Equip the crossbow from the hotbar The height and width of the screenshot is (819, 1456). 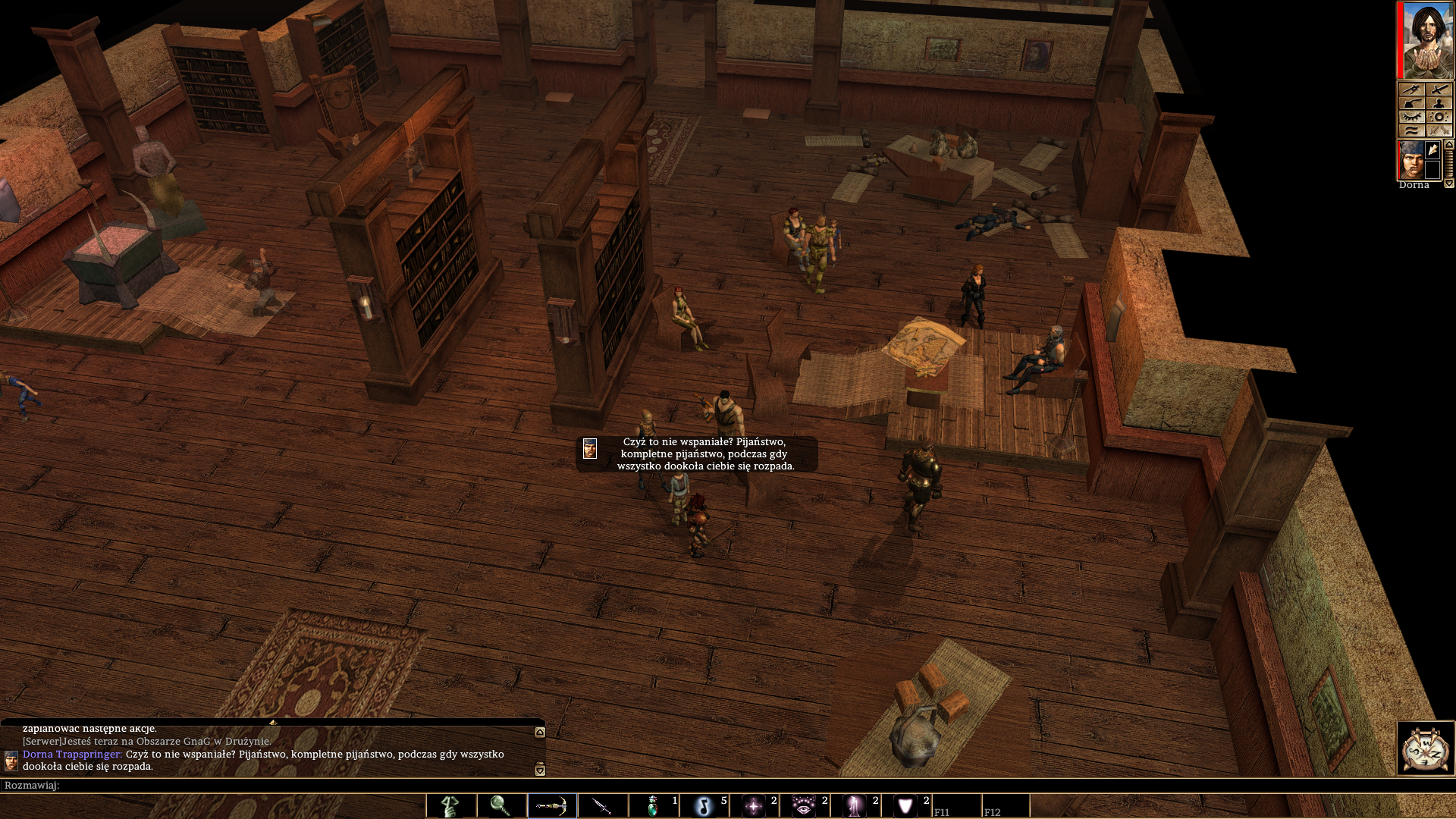point(551,805)
